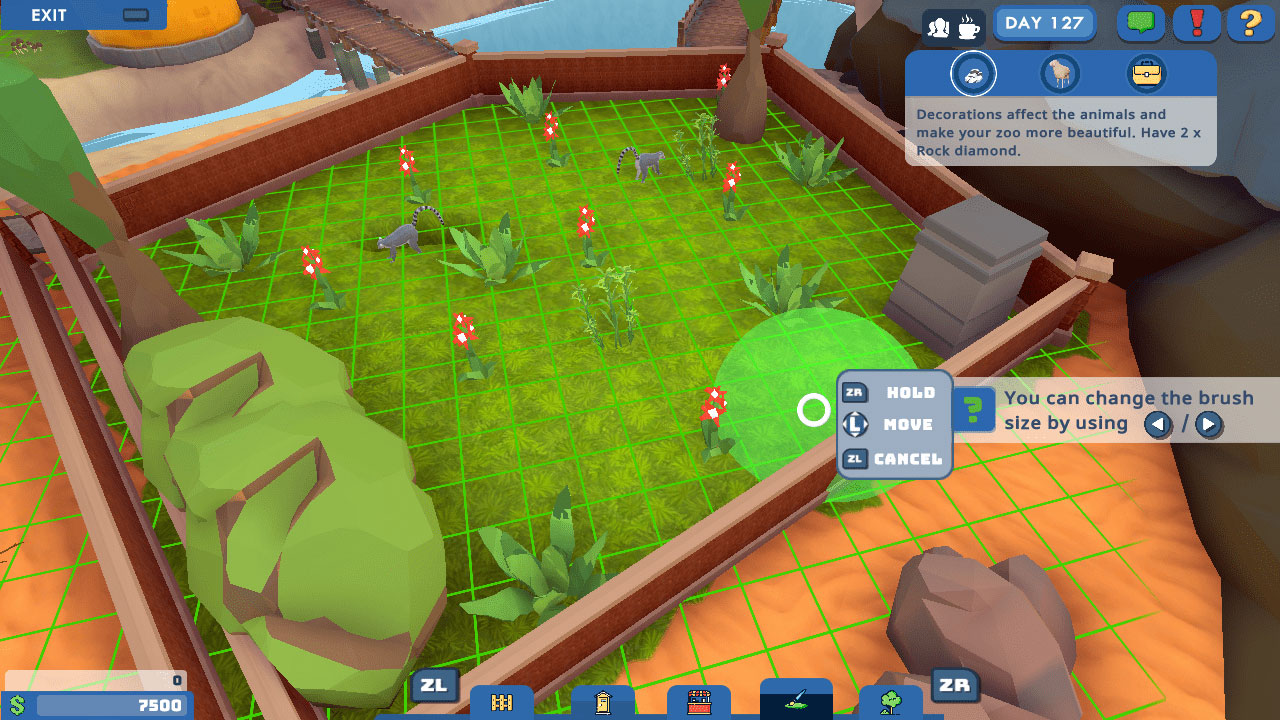Switch to the sheep objective tab
Screen dimensions: 1280x720
[1060, 73]
